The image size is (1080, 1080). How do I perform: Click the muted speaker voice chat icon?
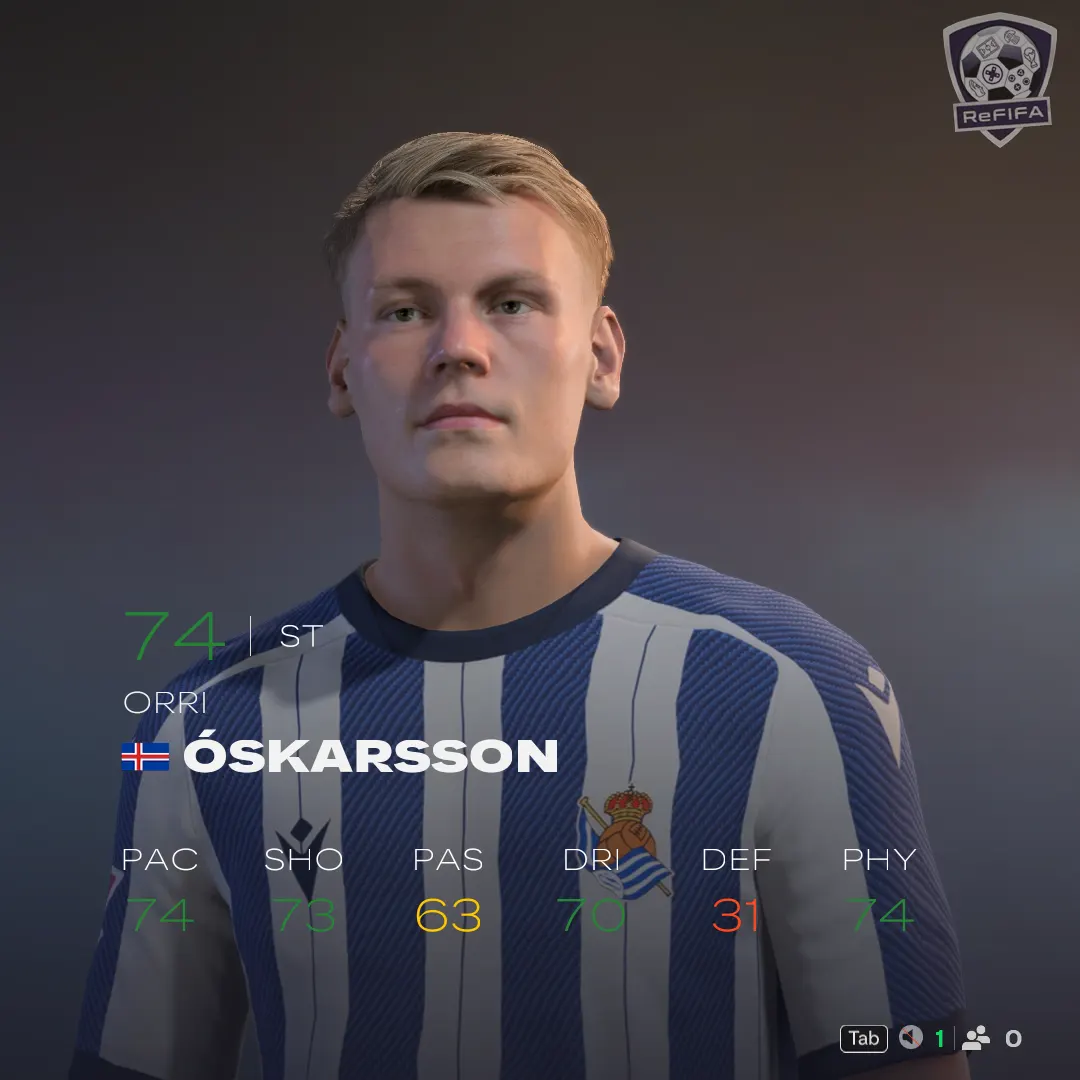[910, 1038]
